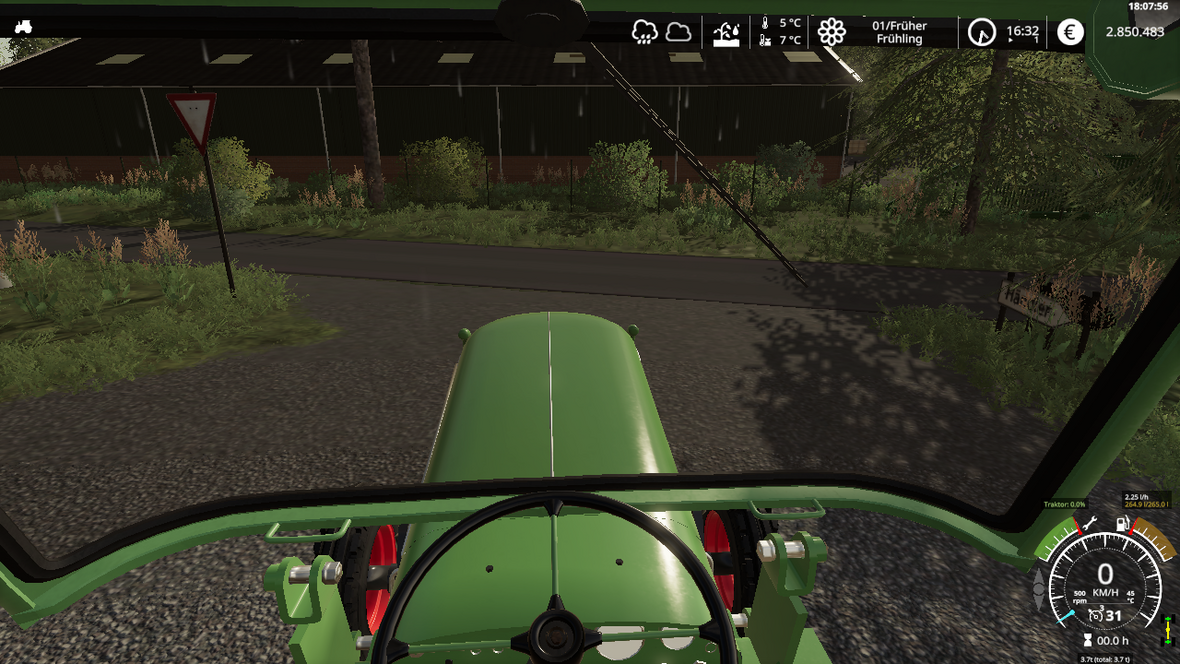
Task: Click the wrench damage icon
Action: (x=1089, y=523)
